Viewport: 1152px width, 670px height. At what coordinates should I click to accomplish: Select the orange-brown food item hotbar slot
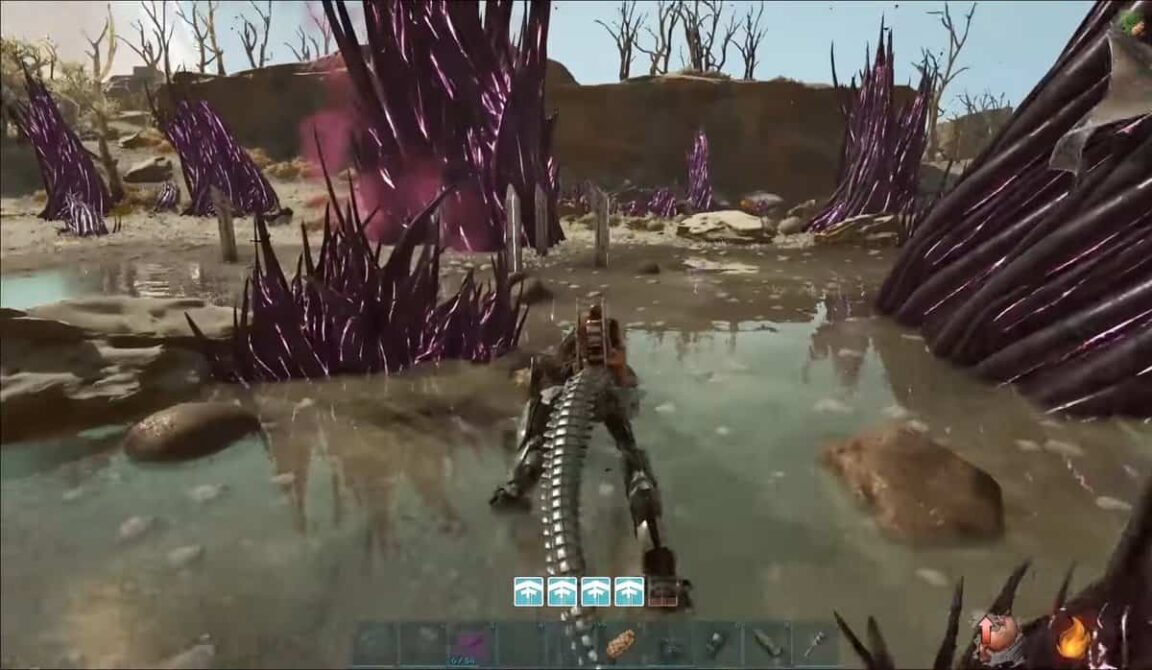pyautogui.click(x=619, y=645)
